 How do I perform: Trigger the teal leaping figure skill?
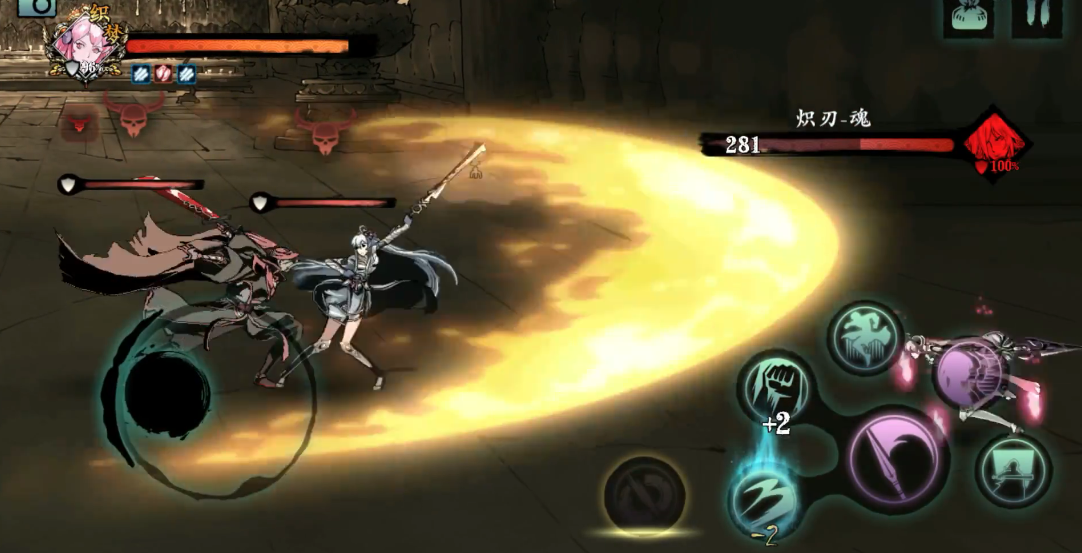pos(866,339)
